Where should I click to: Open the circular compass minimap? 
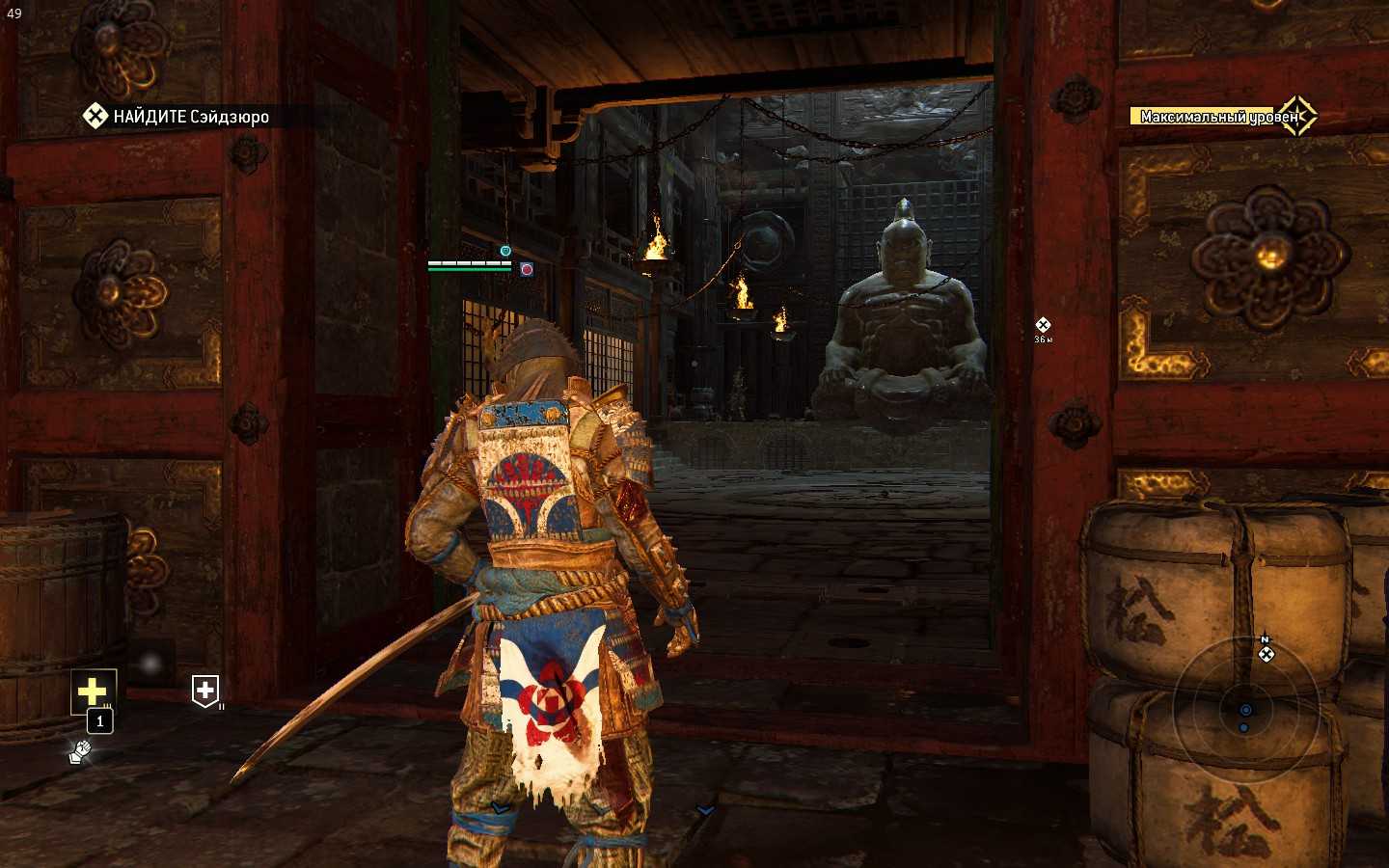tap(1245, 711)
